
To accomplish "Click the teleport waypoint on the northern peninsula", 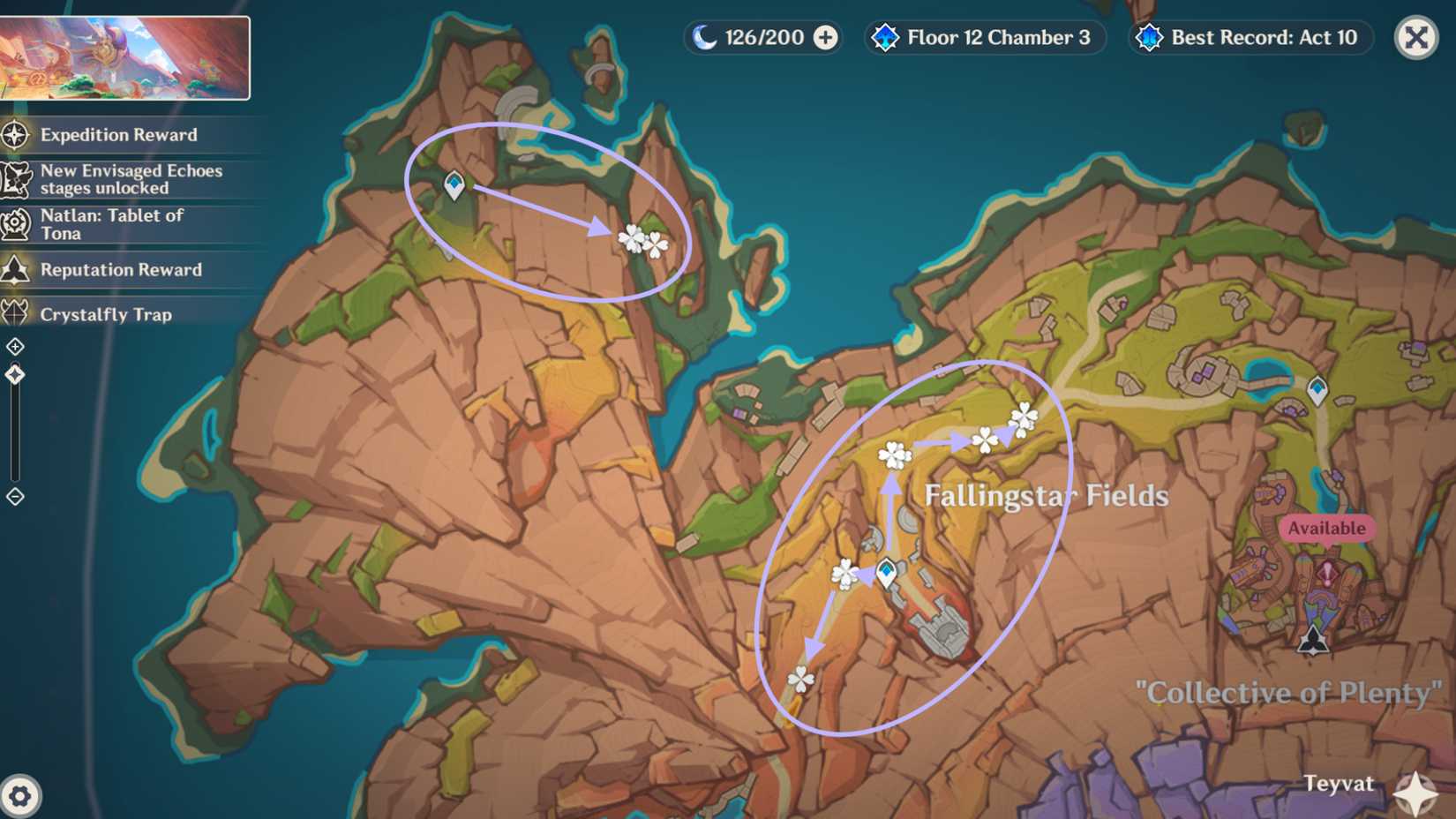I will (x=454, y=185).
